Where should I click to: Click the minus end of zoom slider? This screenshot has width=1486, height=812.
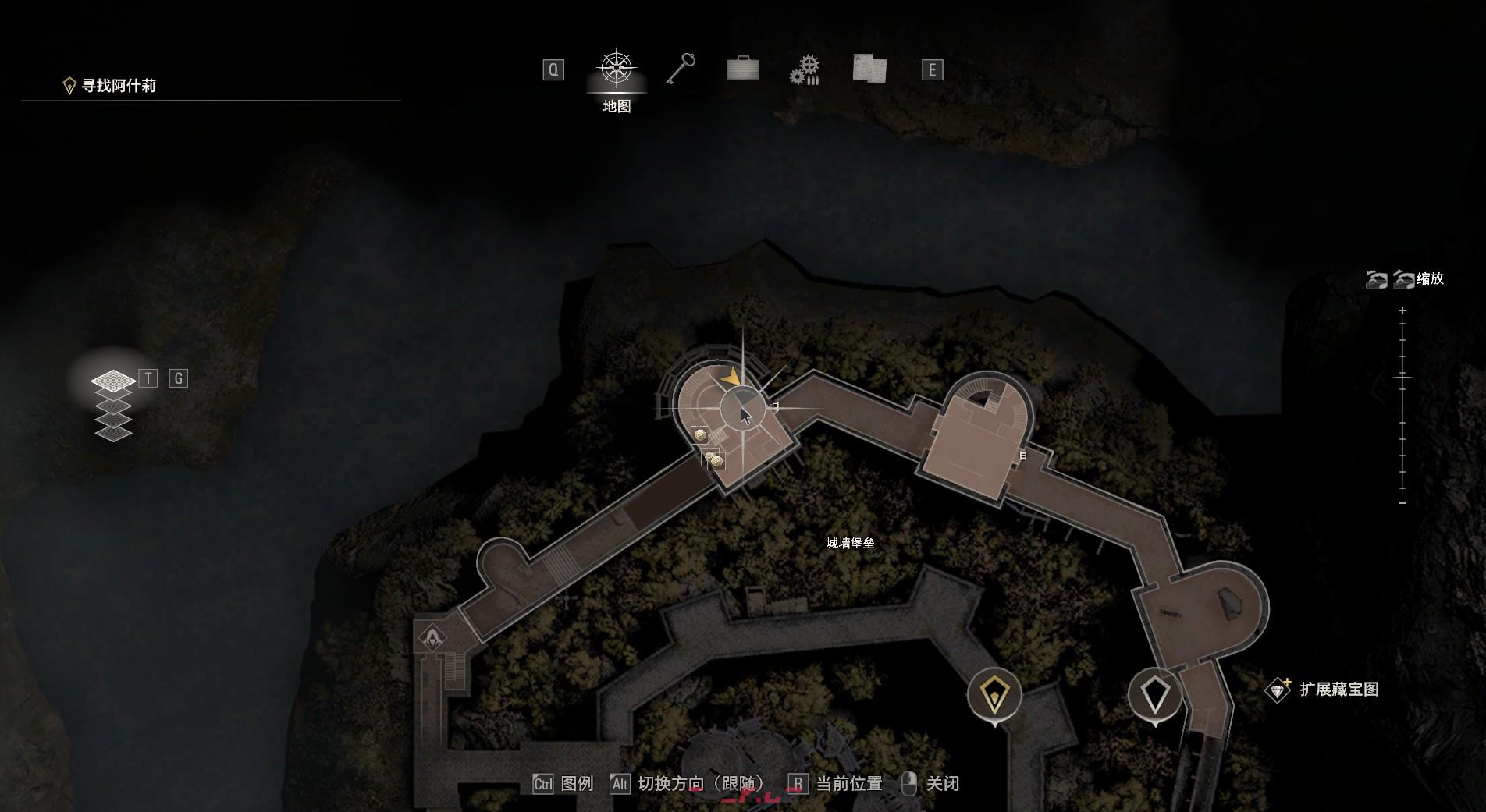point(1402,503)
